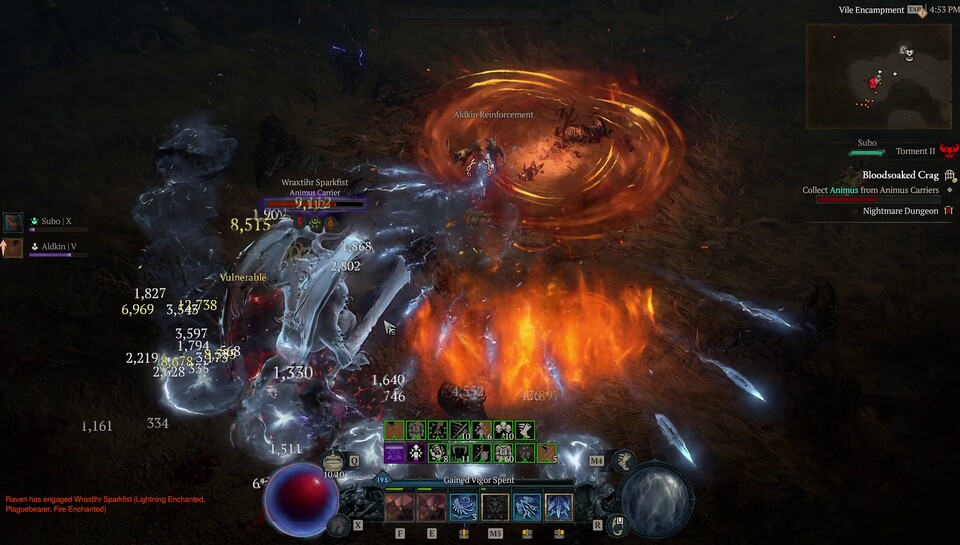This screenshot has width=960, height=545.
Task: Click the Nightmare Dungeon entry in quest tracker
Action: 901,211
